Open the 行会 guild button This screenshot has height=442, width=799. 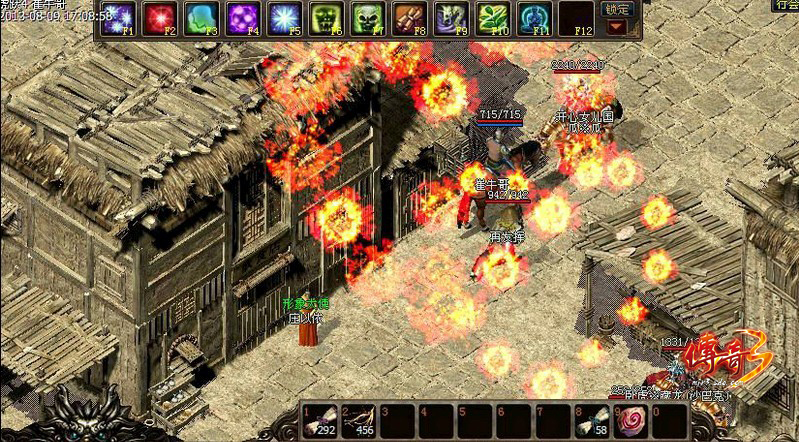[x=784, y=6]
